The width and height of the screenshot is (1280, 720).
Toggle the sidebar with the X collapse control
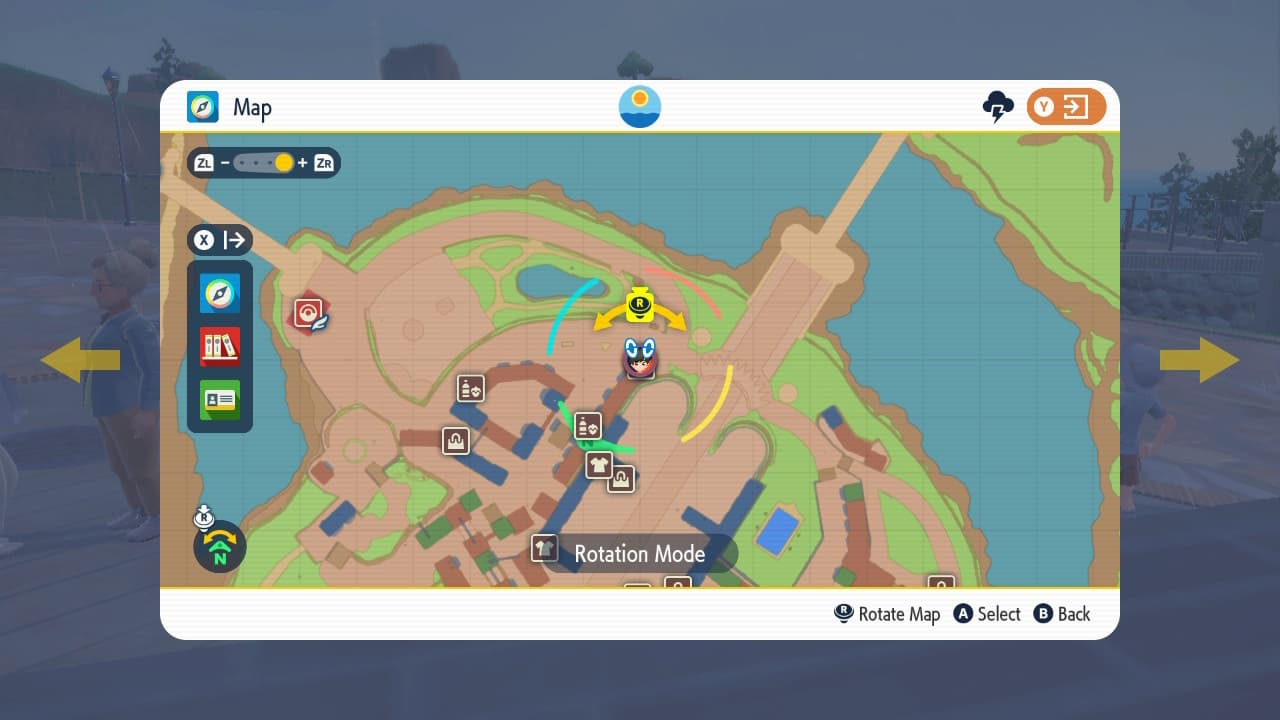click(x=219, y=240)
